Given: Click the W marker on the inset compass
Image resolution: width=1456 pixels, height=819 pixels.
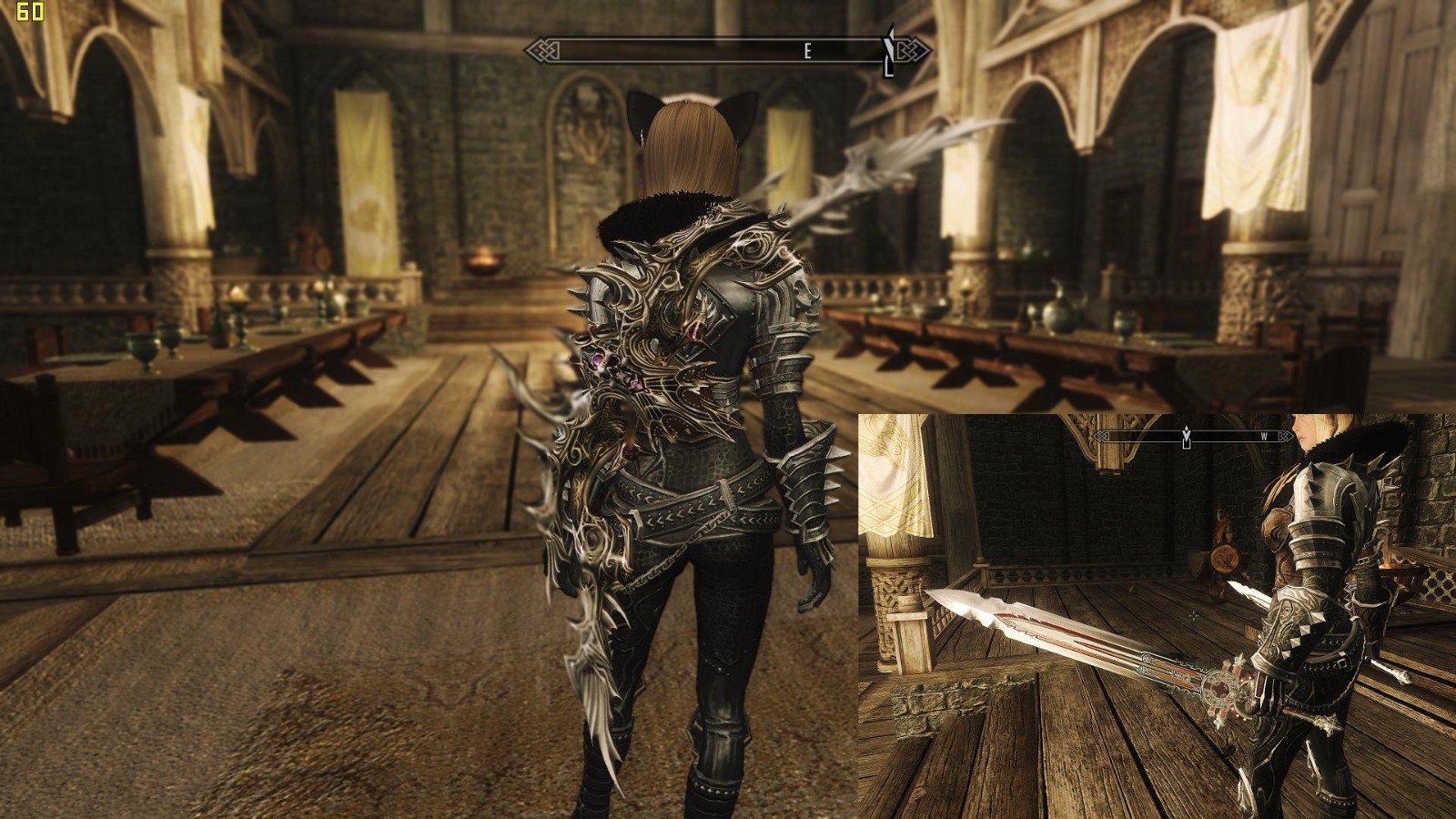Looking at the screenshot, I should [1267, 436].
